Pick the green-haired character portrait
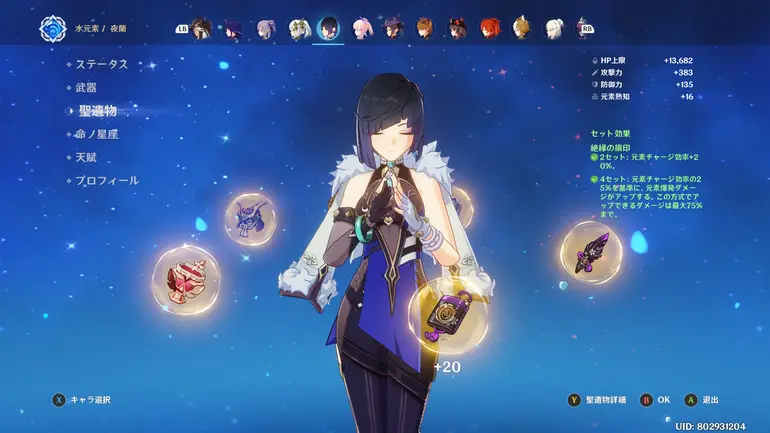The height and width of the screenshot is (433, 770). 297,28
